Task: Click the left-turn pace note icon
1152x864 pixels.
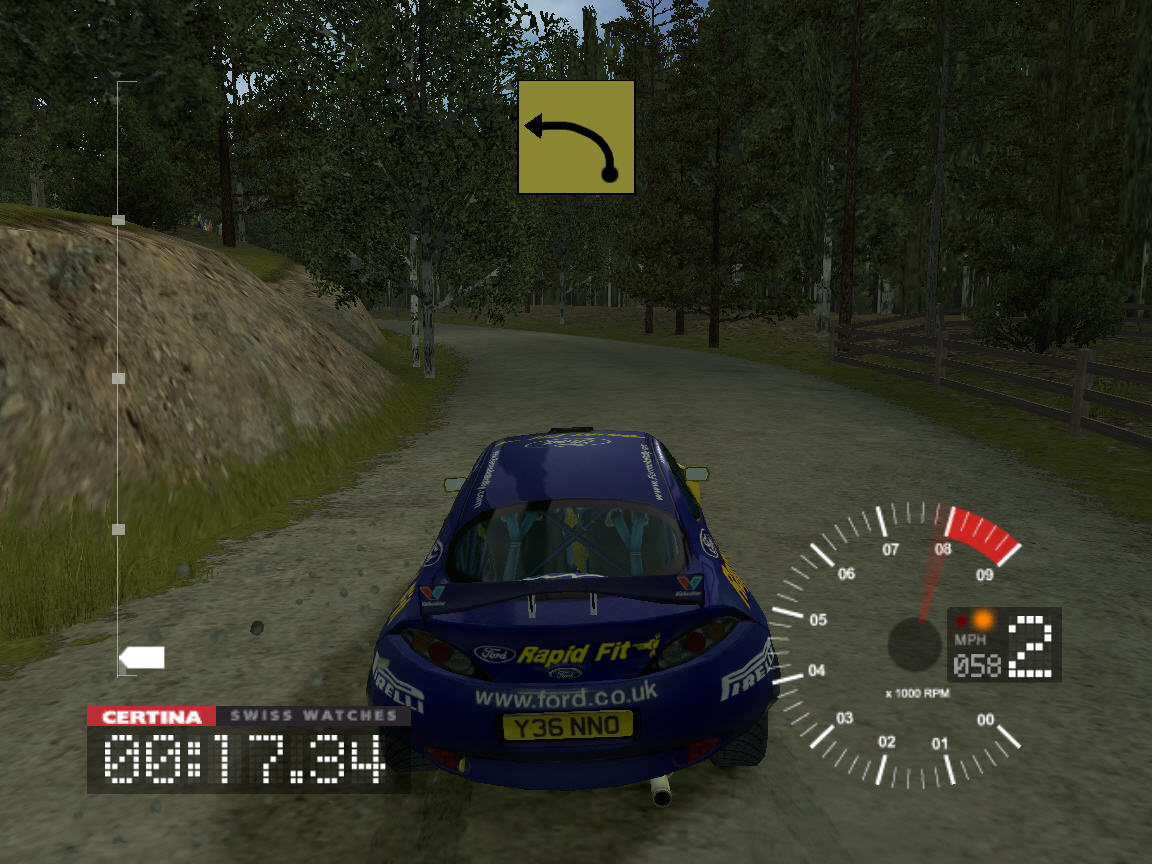Action: tap(576, 137)
